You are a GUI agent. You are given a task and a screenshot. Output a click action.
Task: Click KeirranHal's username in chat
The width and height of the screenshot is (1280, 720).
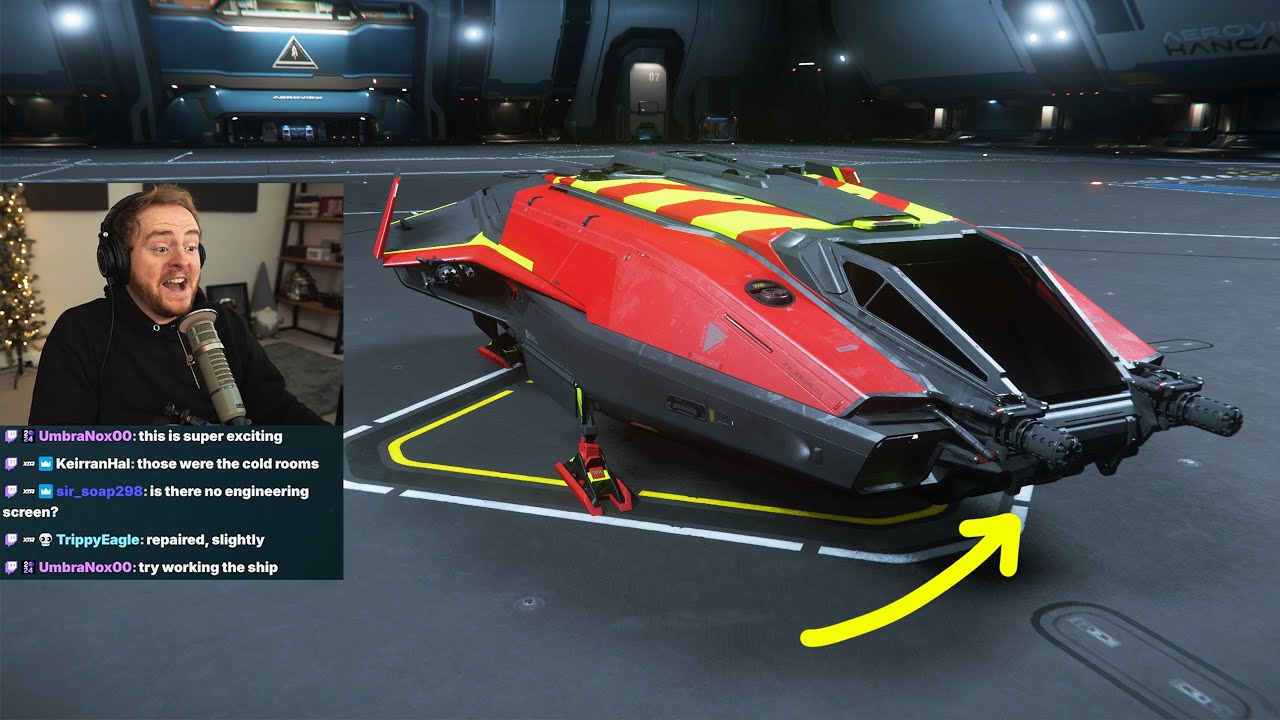pyautogui.click(x=94, y=464)
